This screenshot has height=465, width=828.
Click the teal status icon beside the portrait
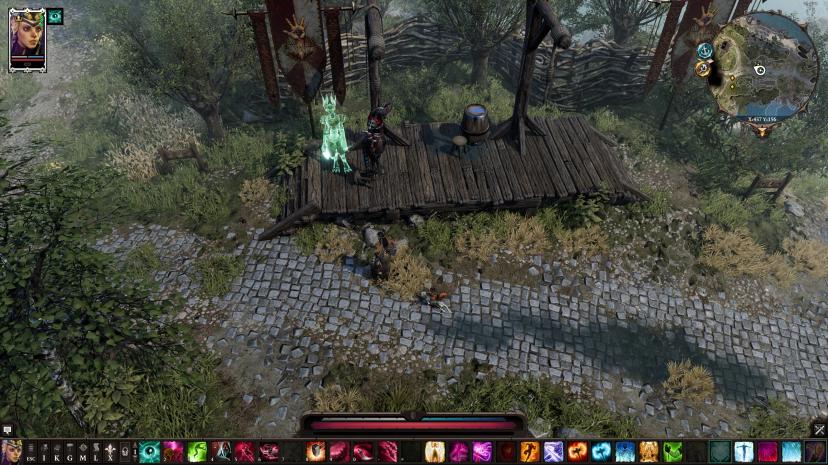[55, 16]
